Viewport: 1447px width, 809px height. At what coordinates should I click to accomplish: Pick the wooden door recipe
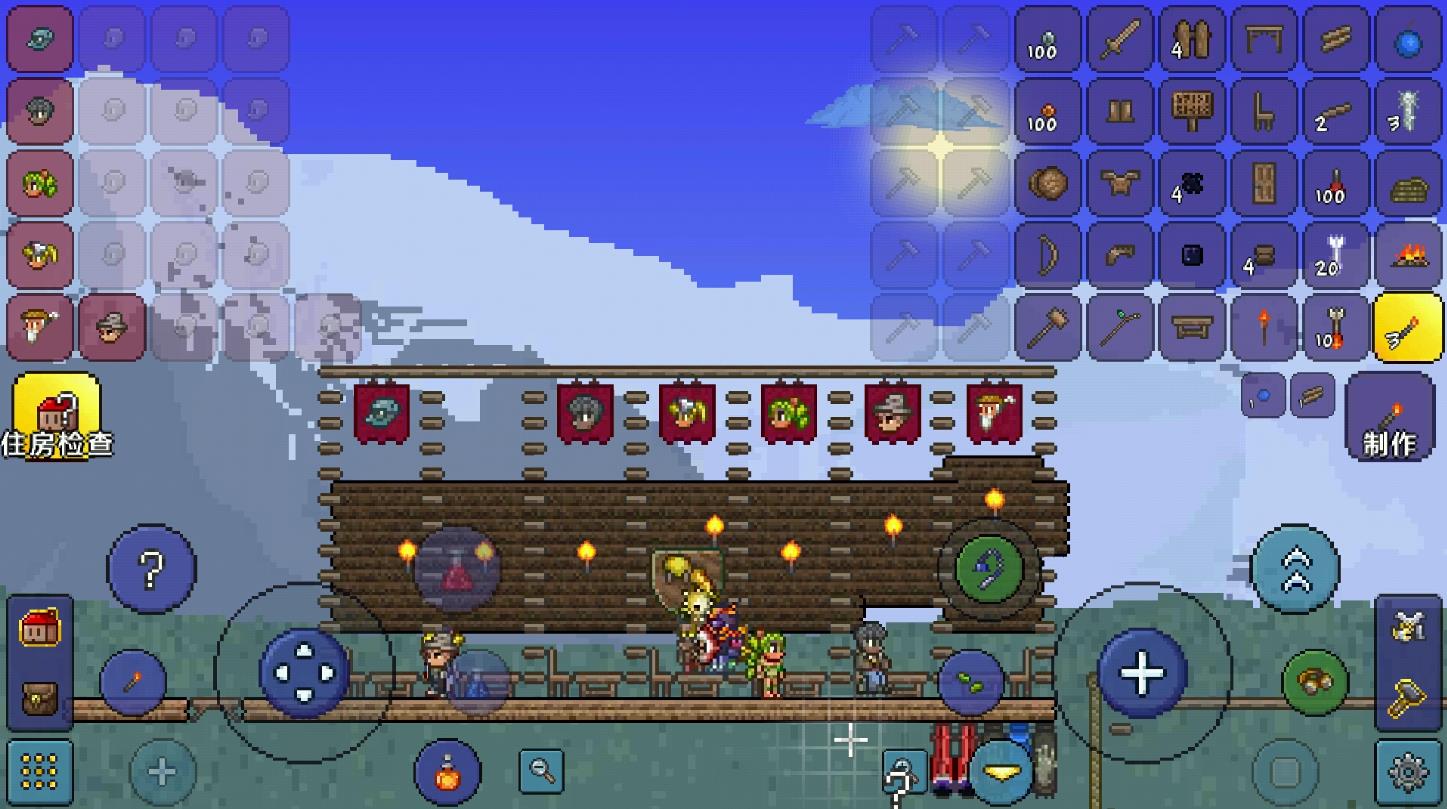(1264, 184)
